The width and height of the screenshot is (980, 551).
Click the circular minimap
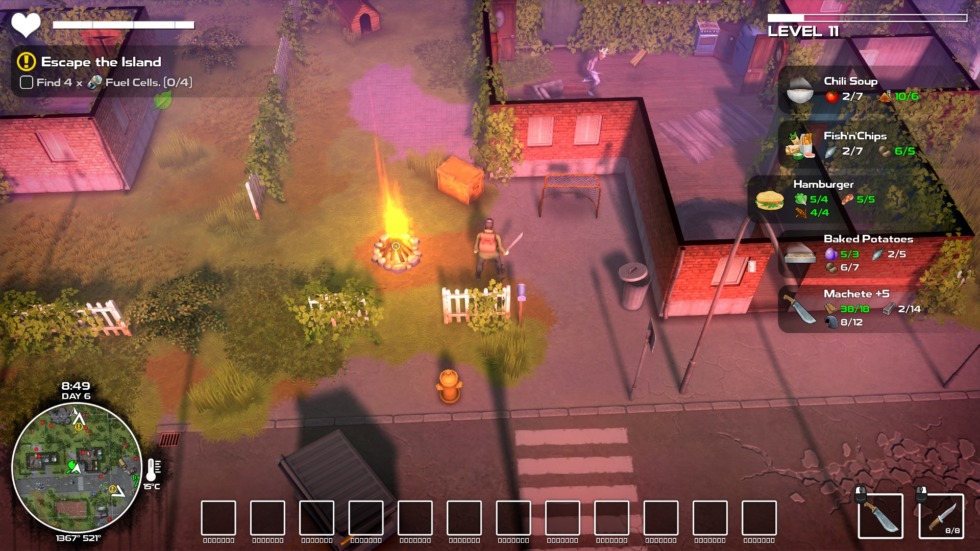point(77,466)
